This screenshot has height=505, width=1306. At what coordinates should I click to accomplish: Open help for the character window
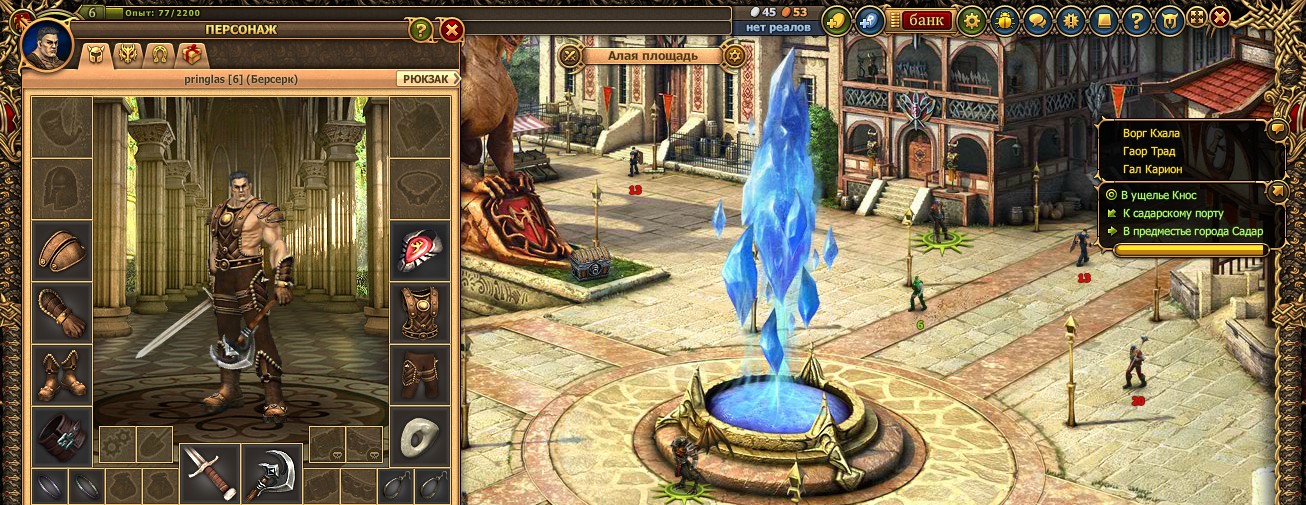pyautogui.click(x=420, y=30)
